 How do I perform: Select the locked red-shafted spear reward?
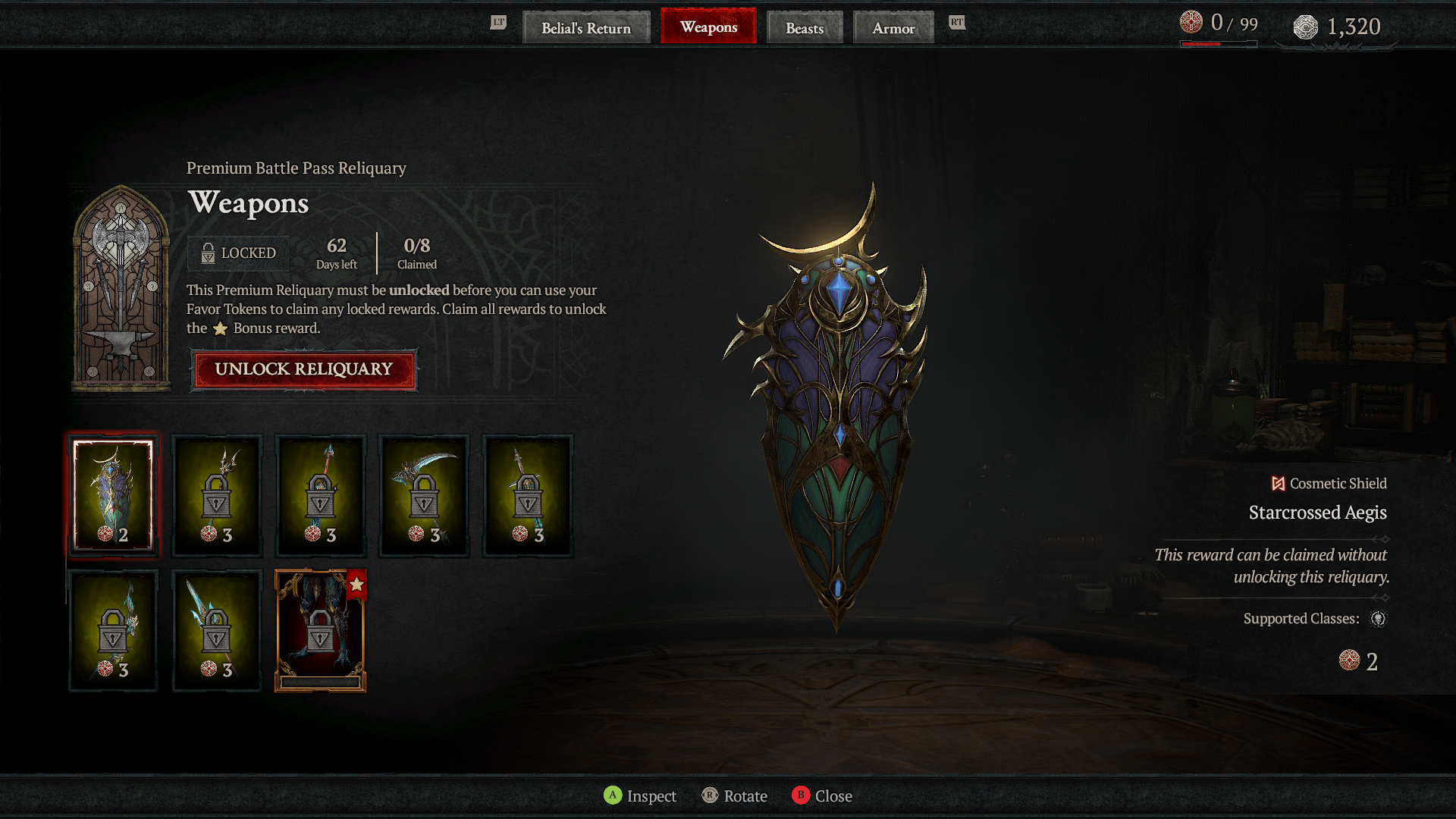(x=320, y=496)
